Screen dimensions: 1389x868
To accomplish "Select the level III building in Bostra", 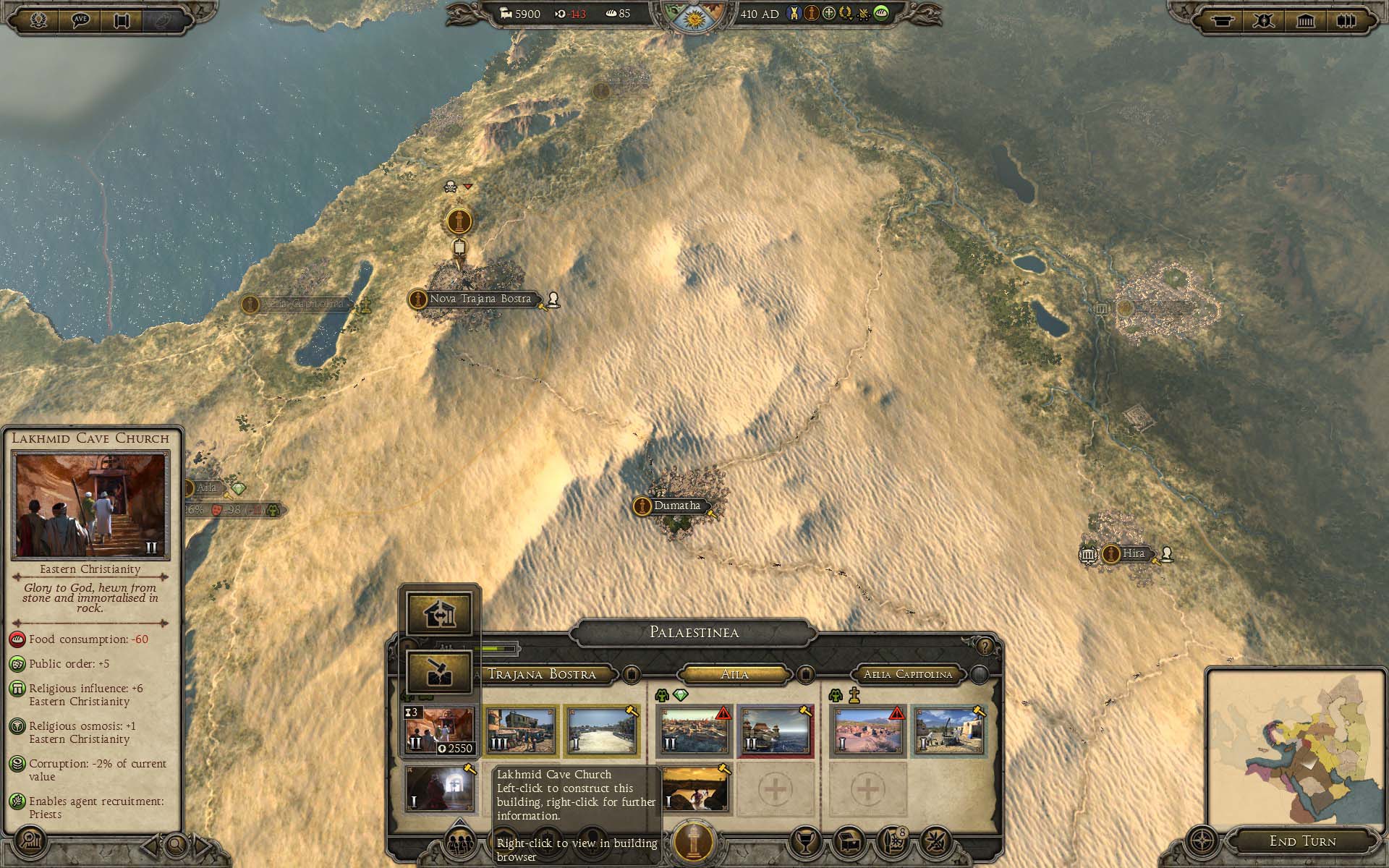I will point(521,731).
